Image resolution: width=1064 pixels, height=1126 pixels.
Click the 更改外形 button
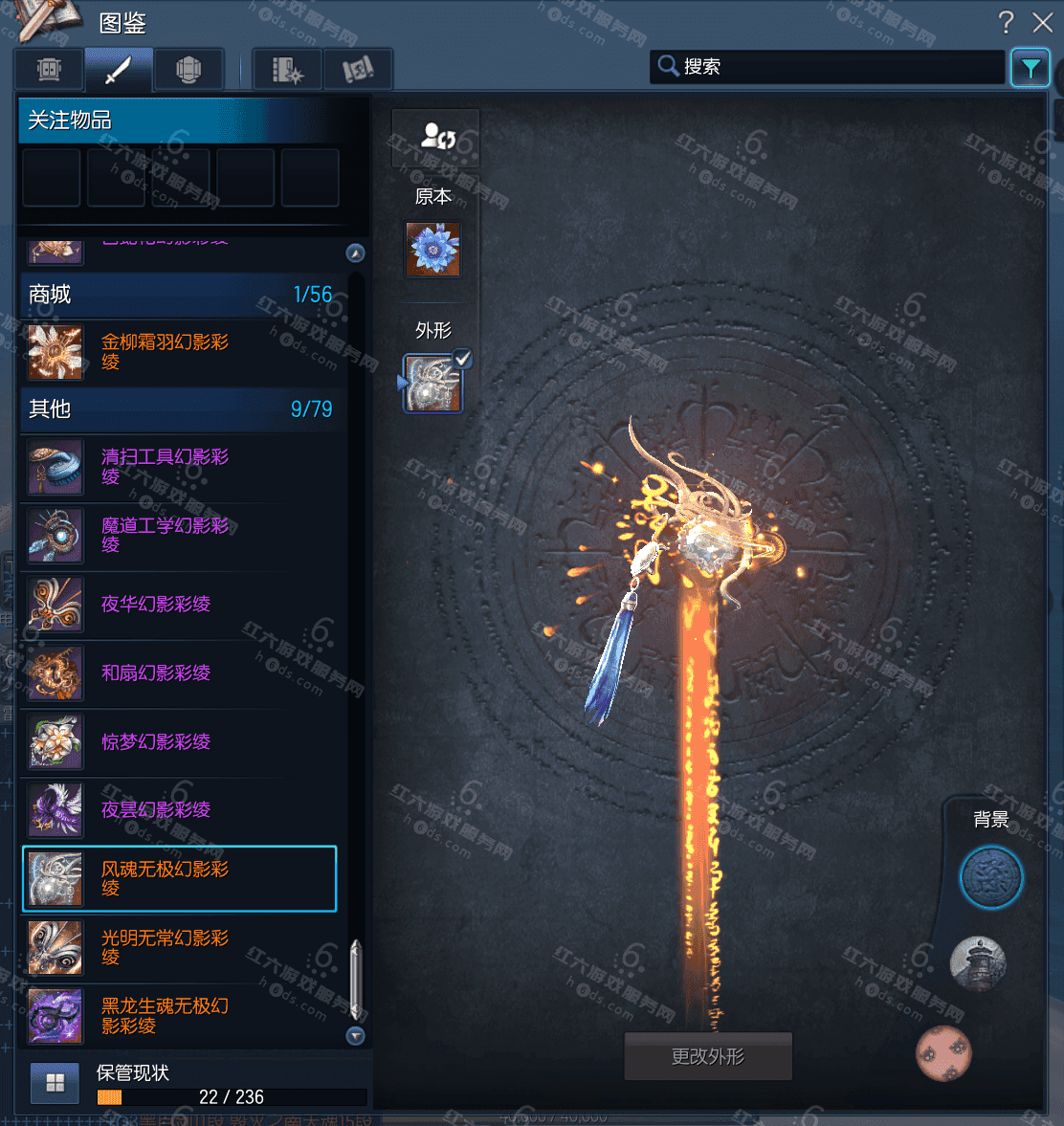point(708,1056)
